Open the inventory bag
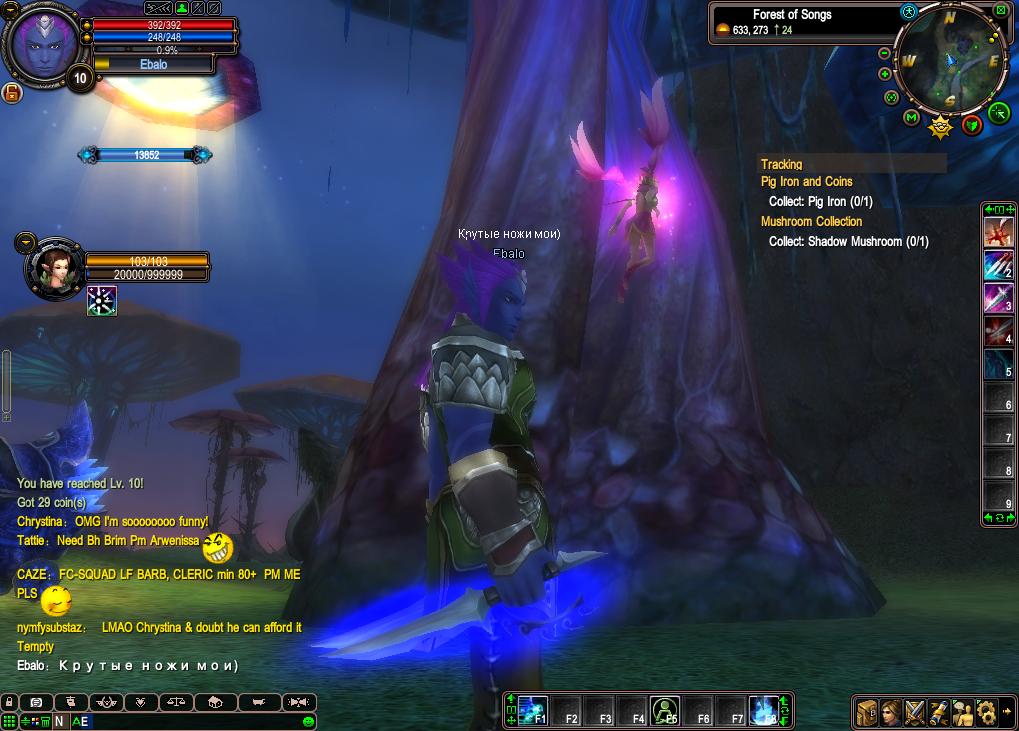The height and width of the screenshot is (731, 1019). pyautogui.click(x=866, y=712)
